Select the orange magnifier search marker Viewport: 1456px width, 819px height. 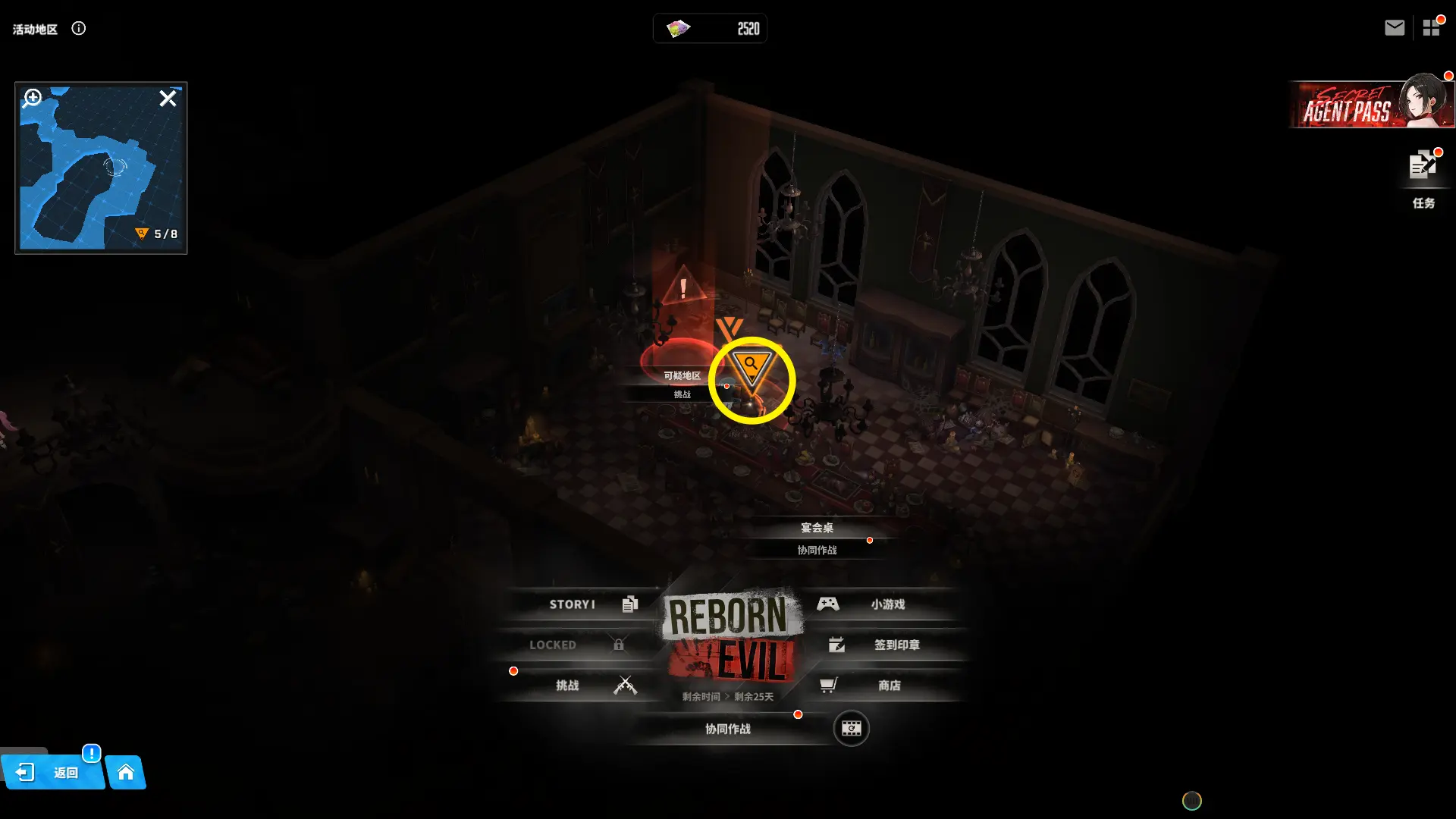pyautogui.click(x=751, y=369)
